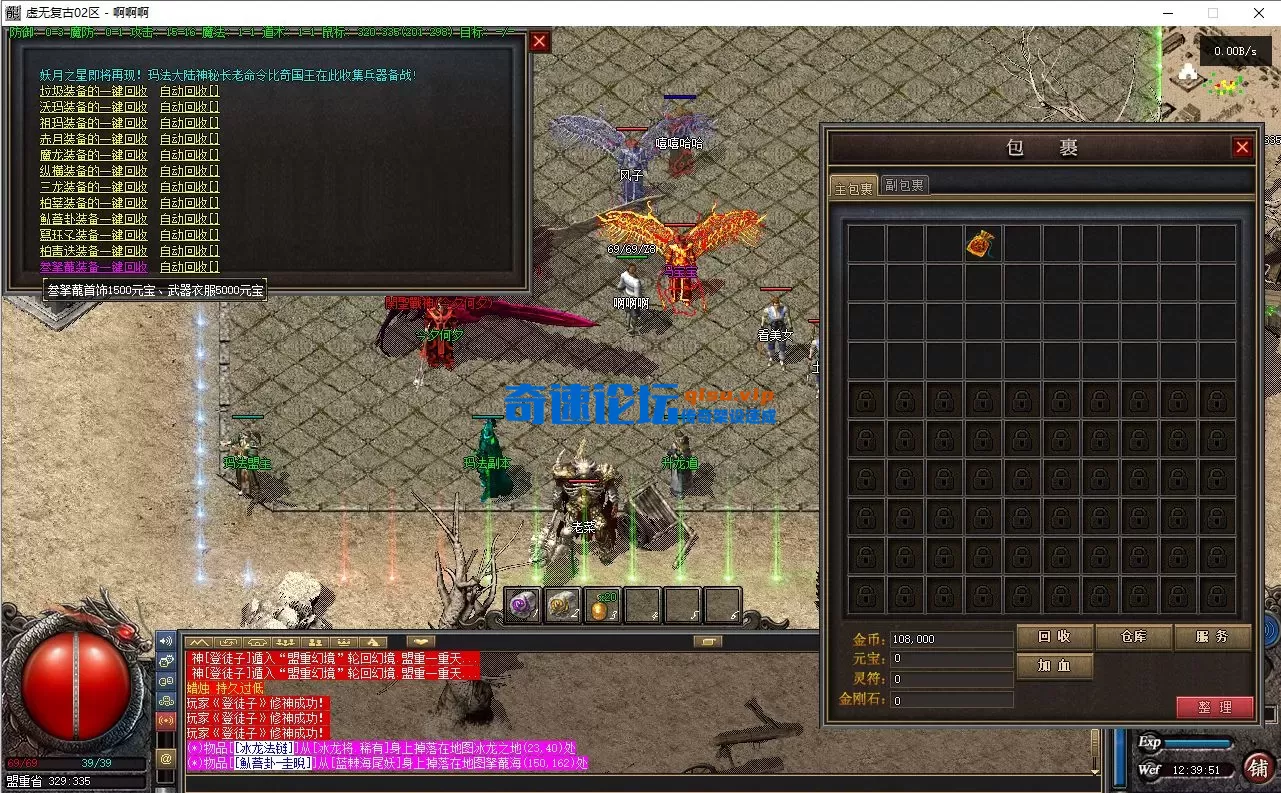The height and width of the screenshot is (793, 1281).
Task: Select the red pouch item in the bag grid
Action: click(980, 243)
